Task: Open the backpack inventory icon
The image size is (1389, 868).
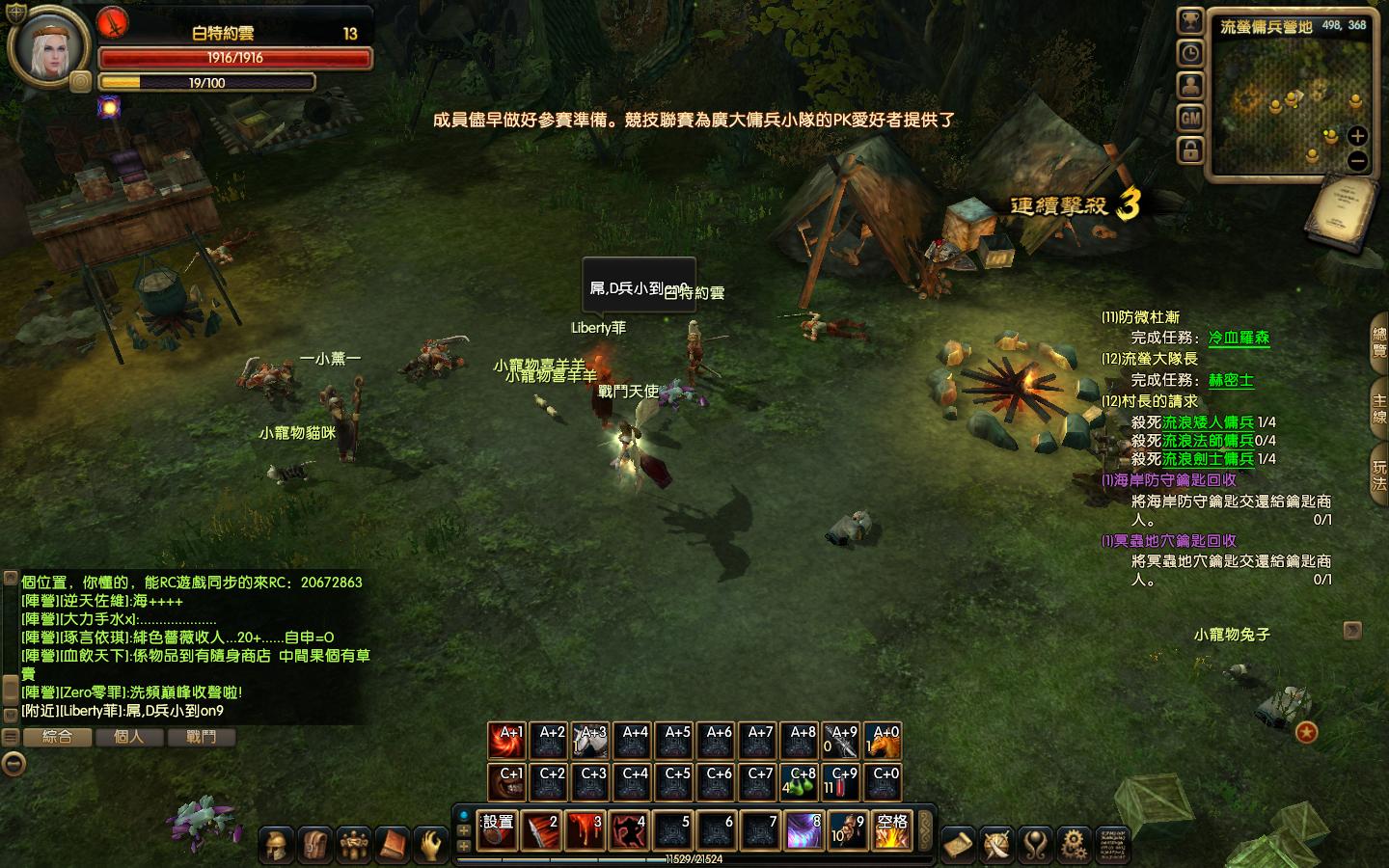Action: (314, 845)
